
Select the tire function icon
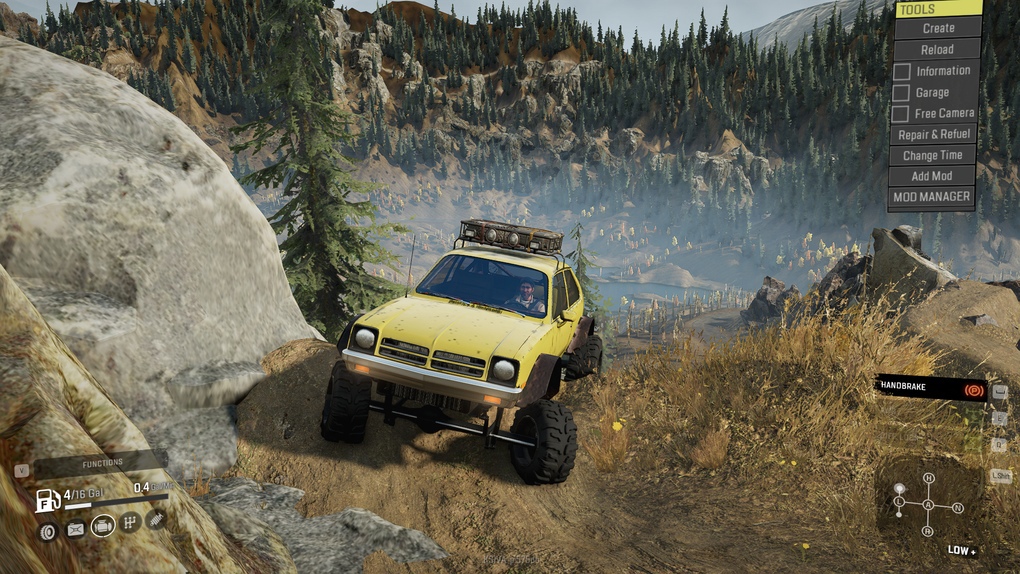47,530
